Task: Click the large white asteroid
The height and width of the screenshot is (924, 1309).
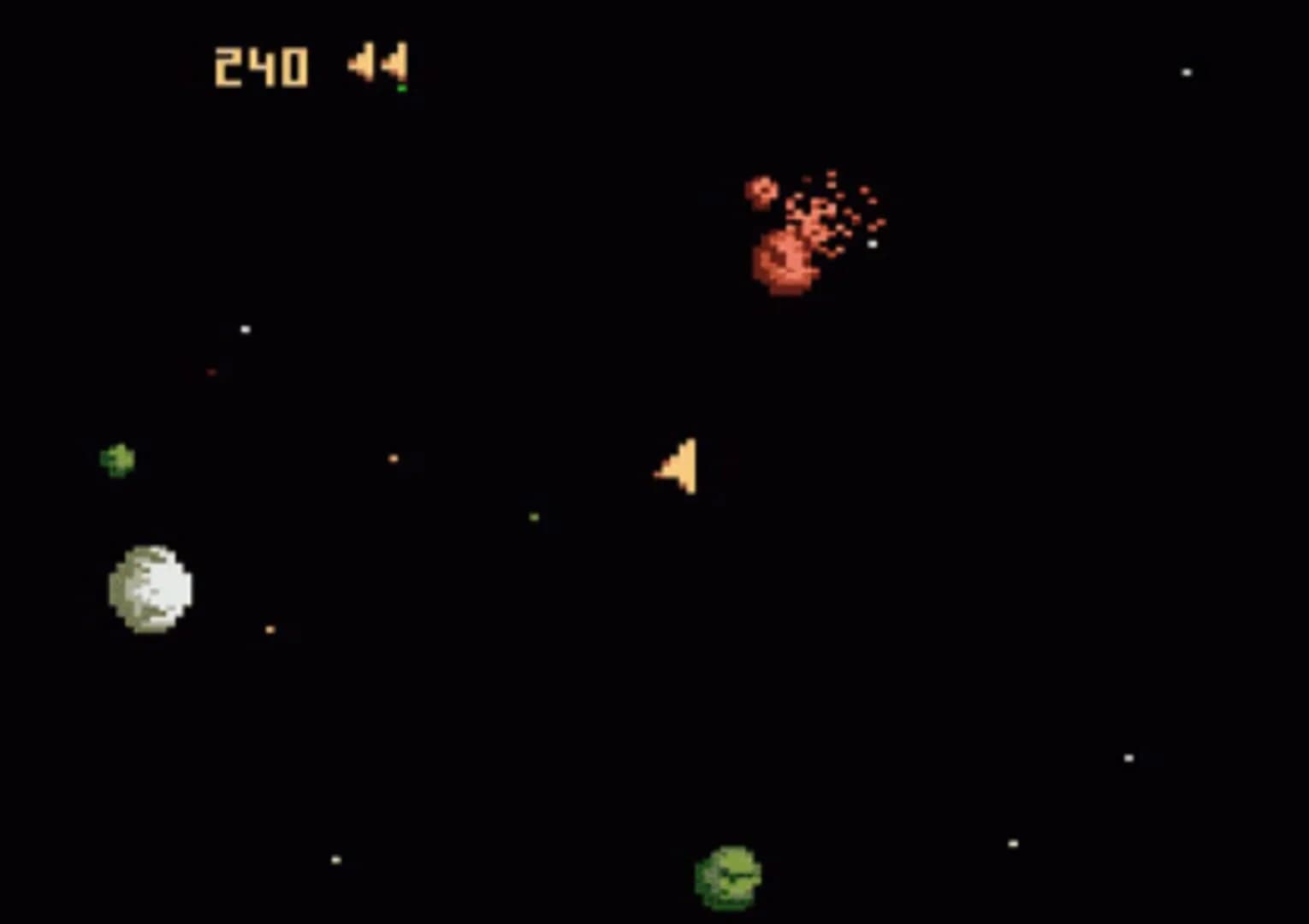Action: (x=150, y=586)
